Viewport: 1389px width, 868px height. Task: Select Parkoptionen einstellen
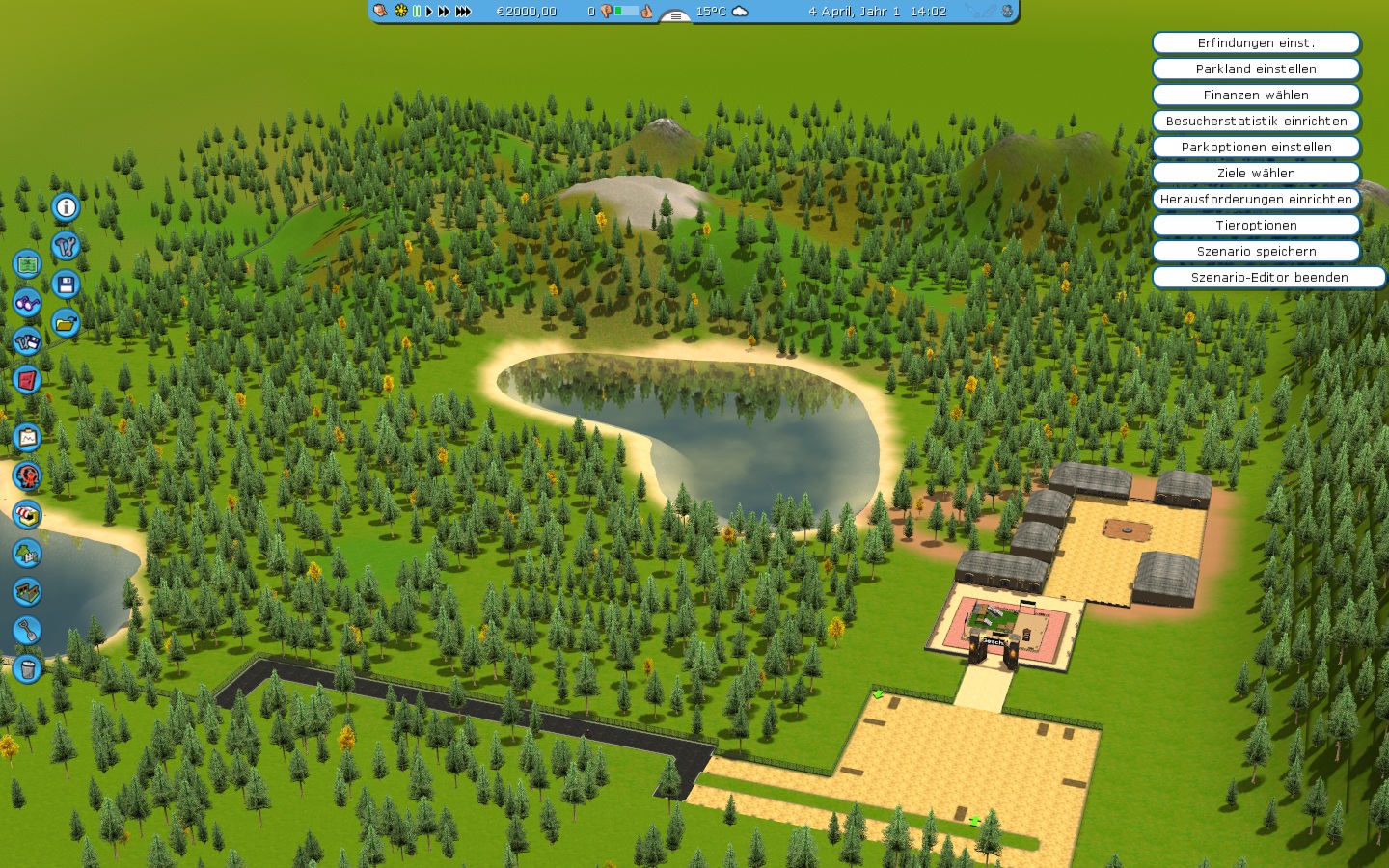[1256, 148]
